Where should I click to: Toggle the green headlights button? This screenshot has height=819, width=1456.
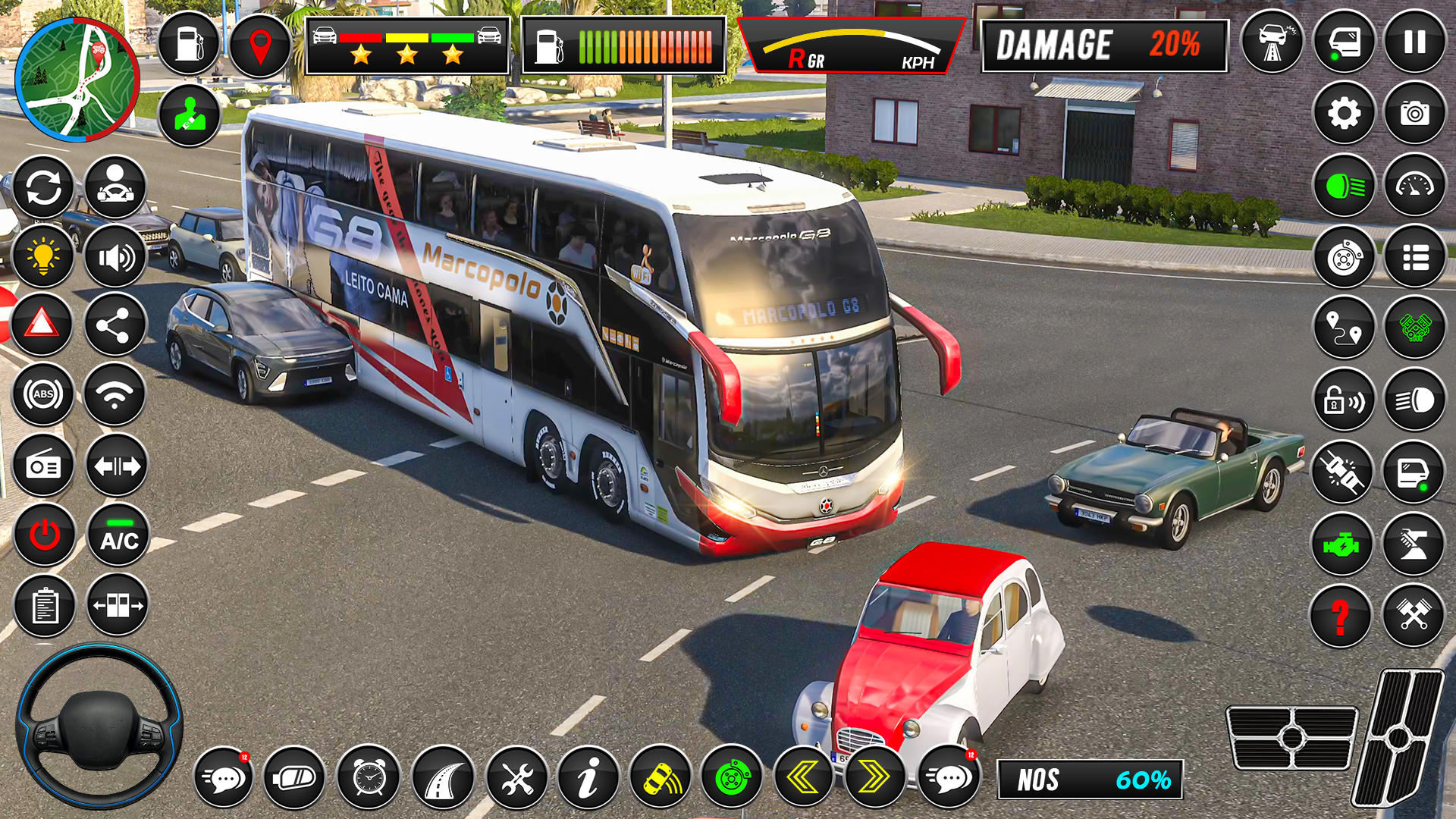1344,186
